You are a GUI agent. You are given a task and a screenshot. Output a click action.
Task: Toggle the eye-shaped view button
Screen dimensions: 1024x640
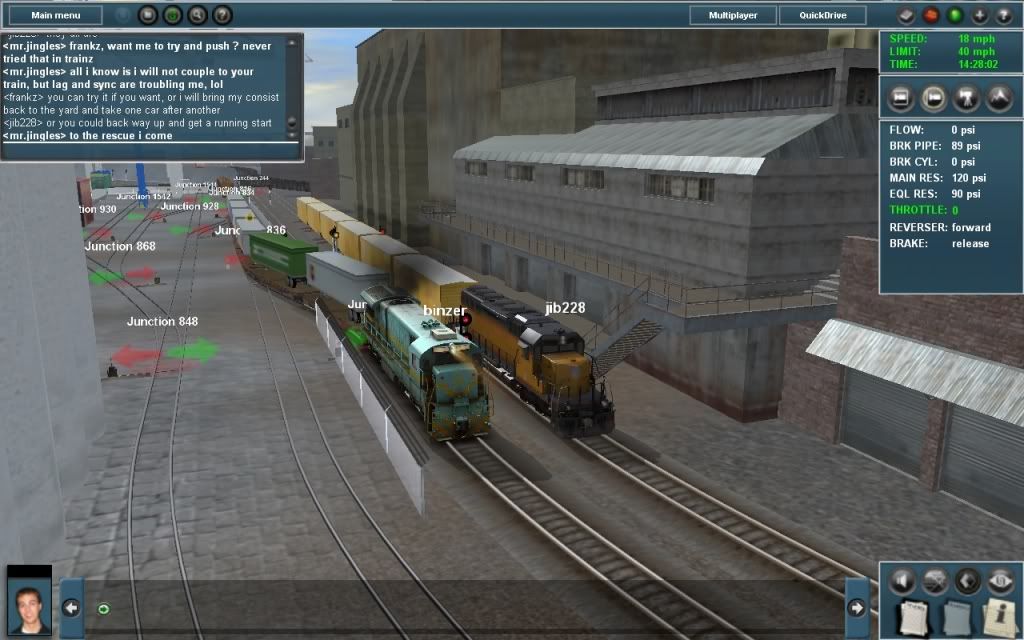[x=999, y=581]
